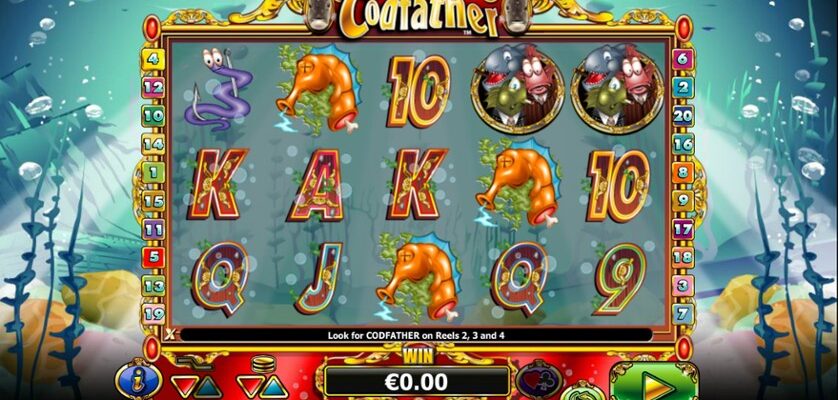The height and width of the screenshot is (400, 838).
Task: Select payline marker 7
Action: tap(683, 314)
